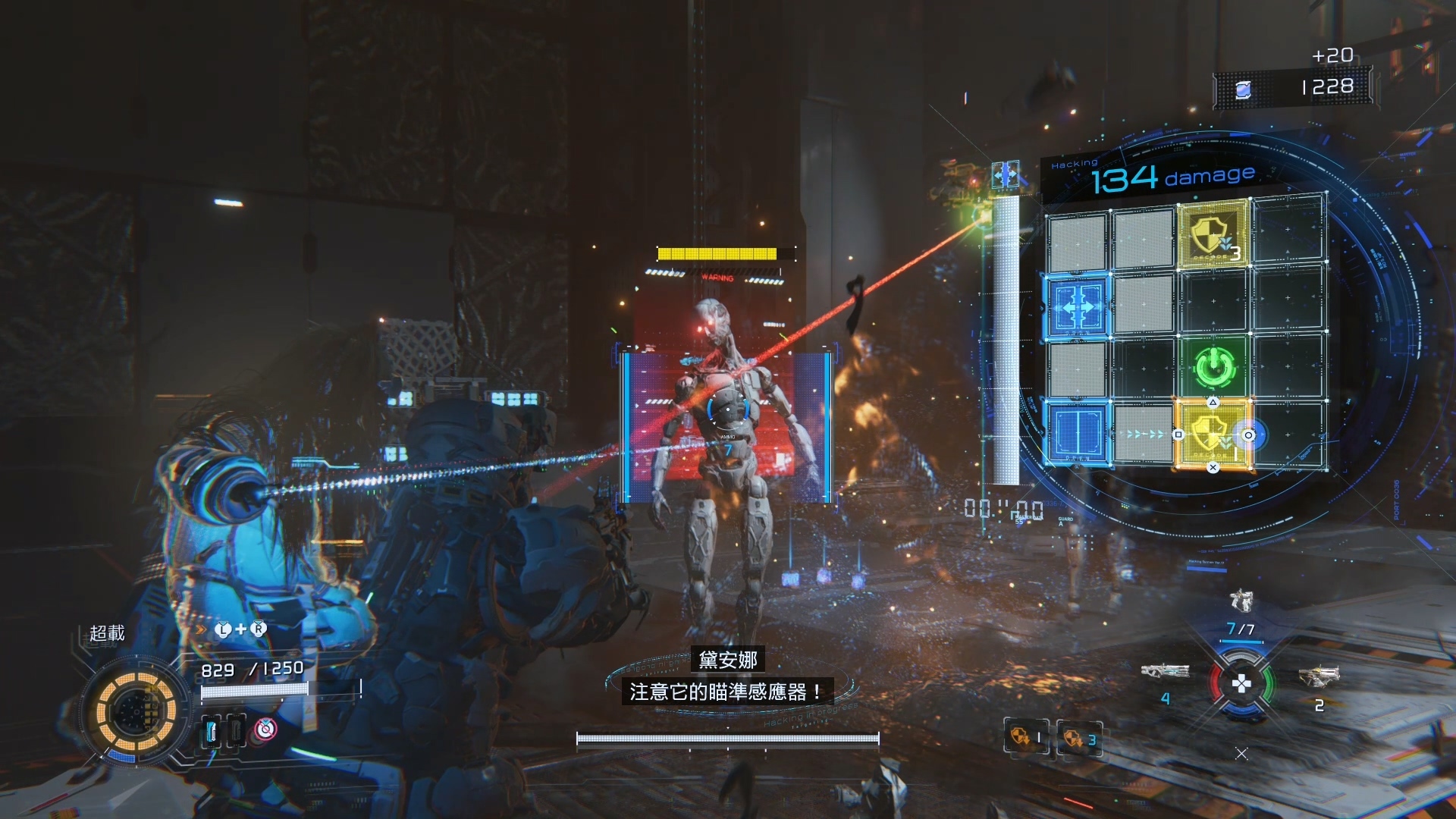Select the yellow decode shield tile numbered 3
This screenshot has width=1456, height=819.
click(x=1213, y=234)
